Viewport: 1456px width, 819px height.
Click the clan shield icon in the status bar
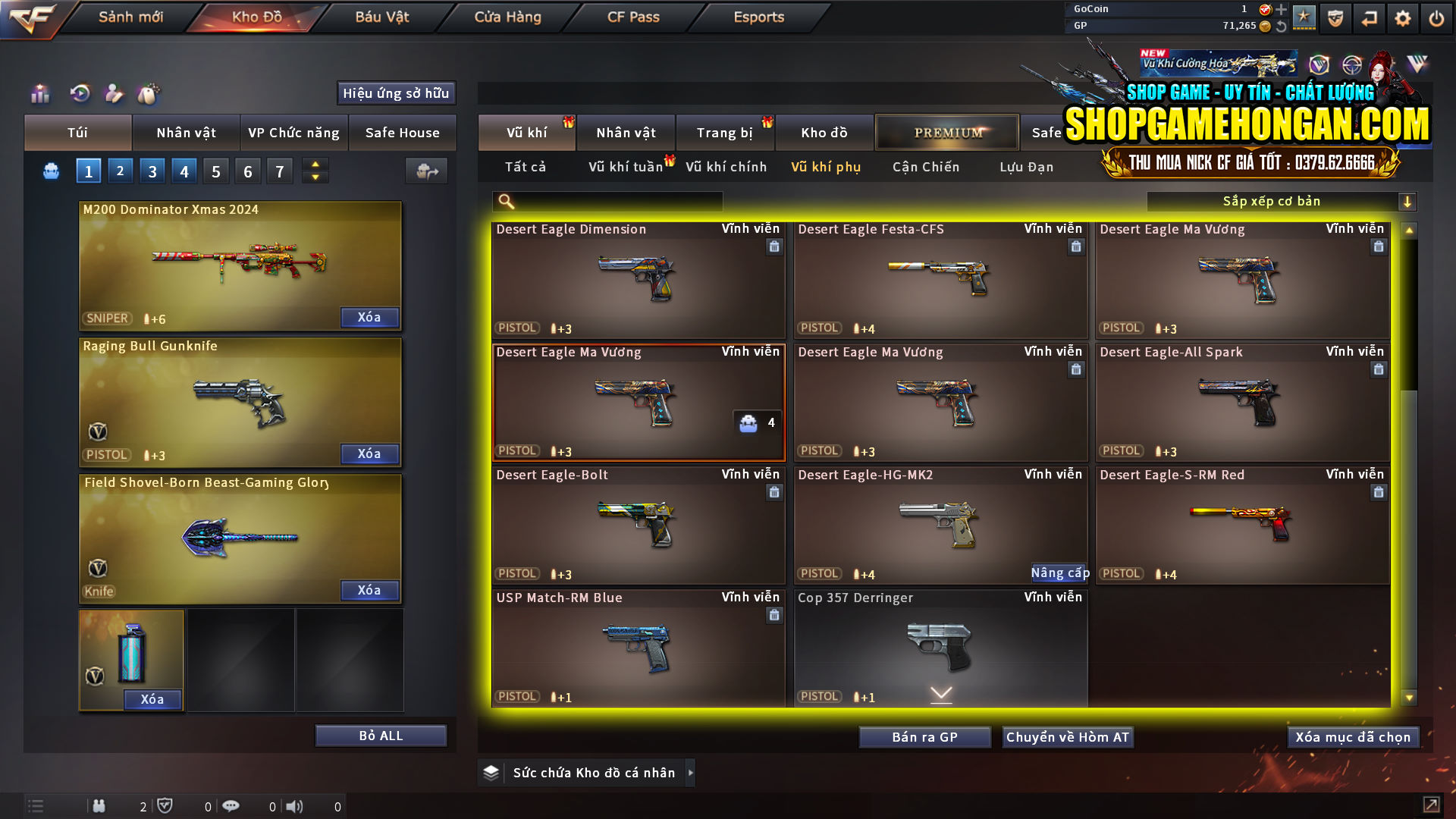tap(167, 805)
